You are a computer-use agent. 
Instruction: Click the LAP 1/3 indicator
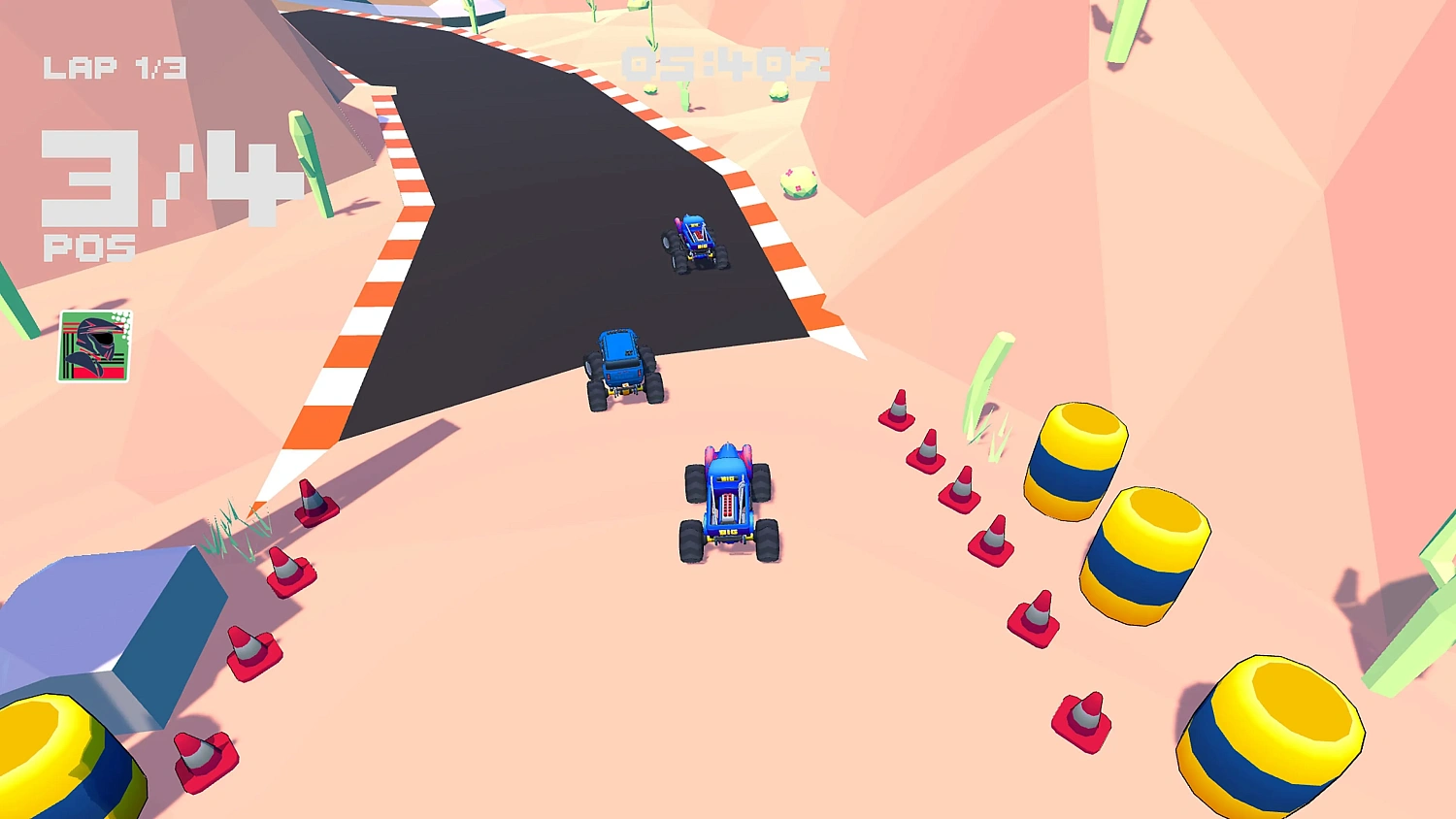(x=116, y=66)
